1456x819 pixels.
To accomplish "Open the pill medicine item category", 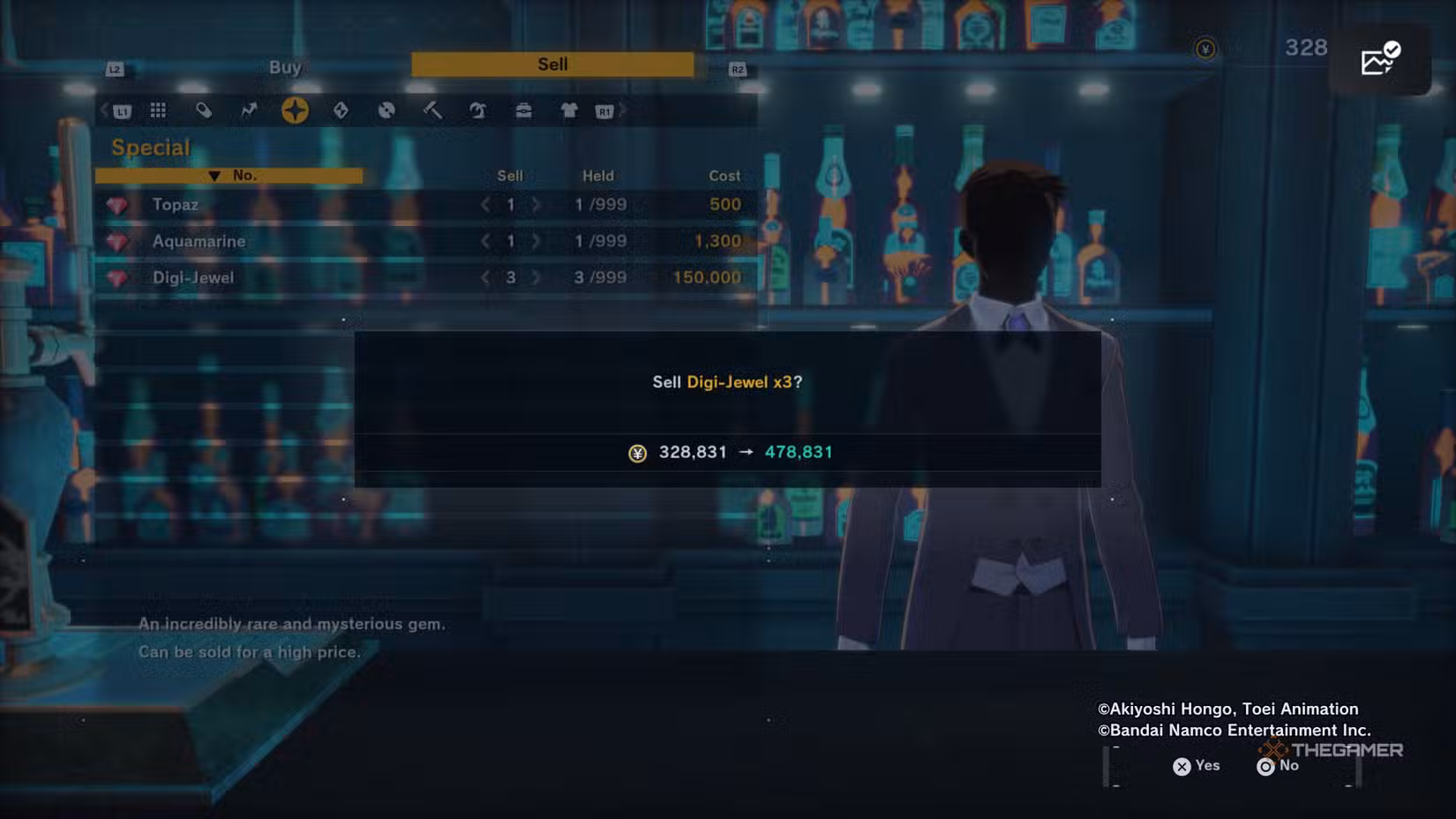I will (204, 110).
